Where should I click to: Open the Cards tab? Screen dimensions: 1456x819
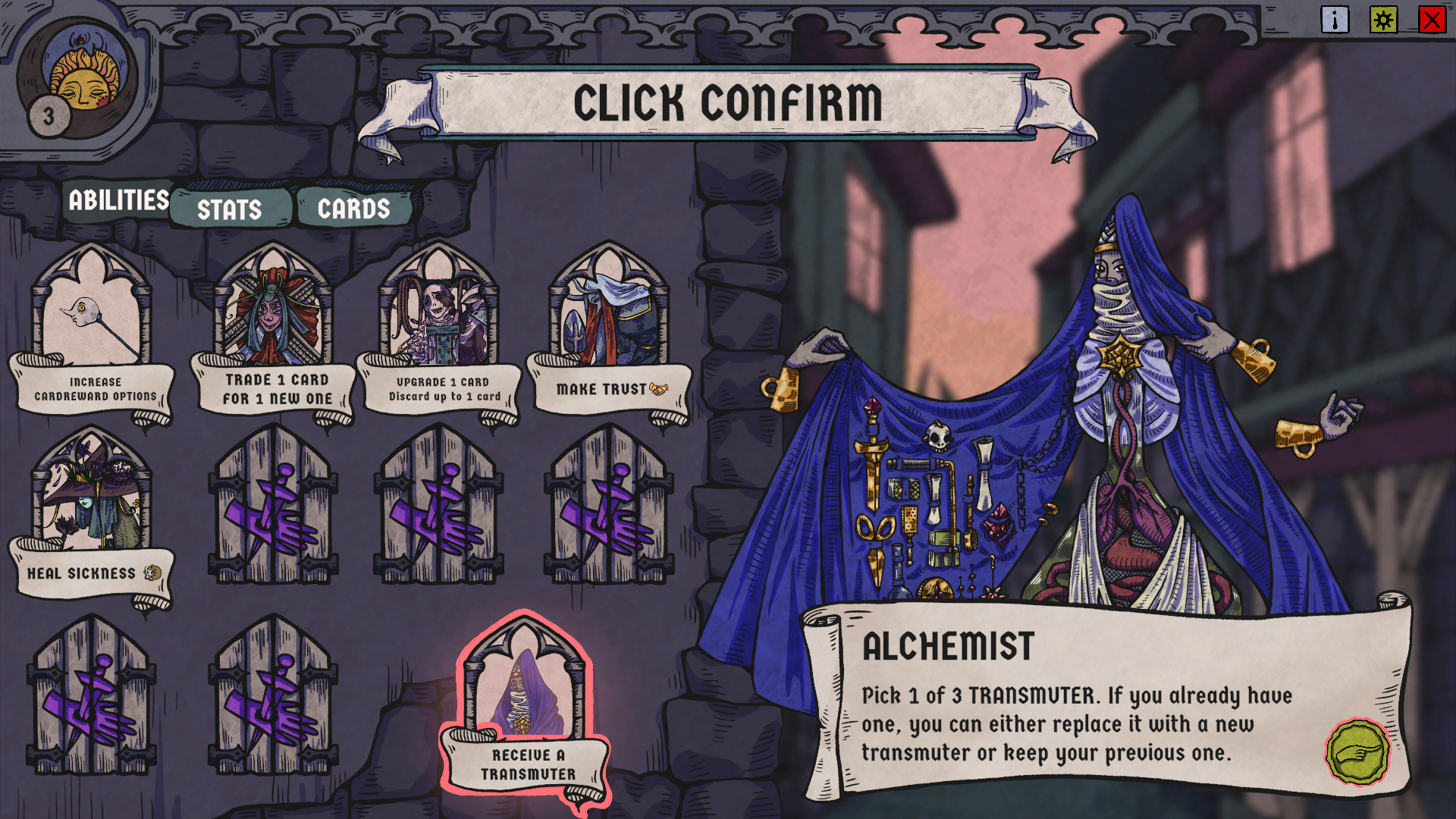[x=353, y=209]
